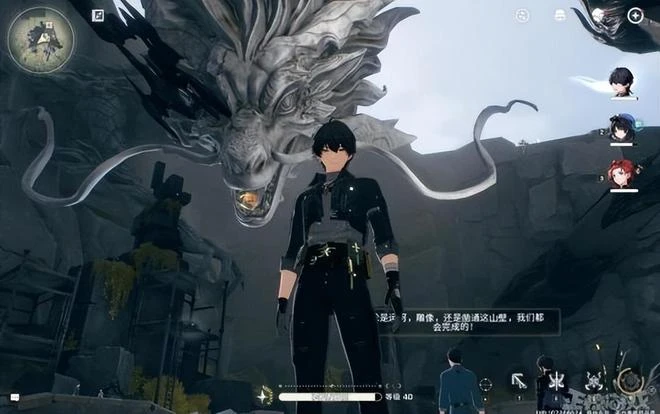The height and width of the screenshot is (414, 660).
Task: Open the plus-sign menu icon
Action: pyautogui.click(x=635, y=15)
